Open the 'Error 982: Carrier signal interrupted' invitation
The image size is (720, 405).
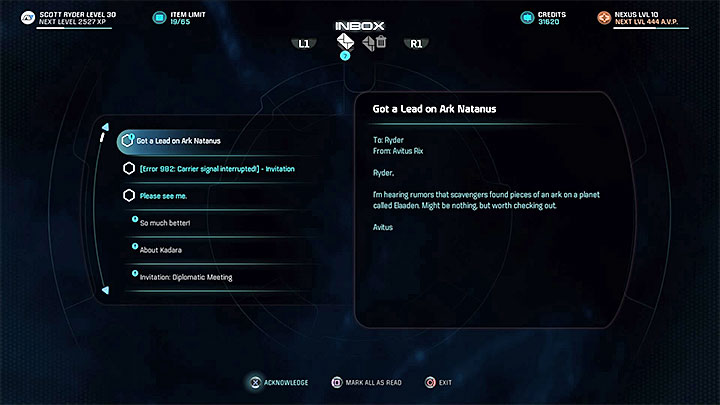click(x=216, y=169)
